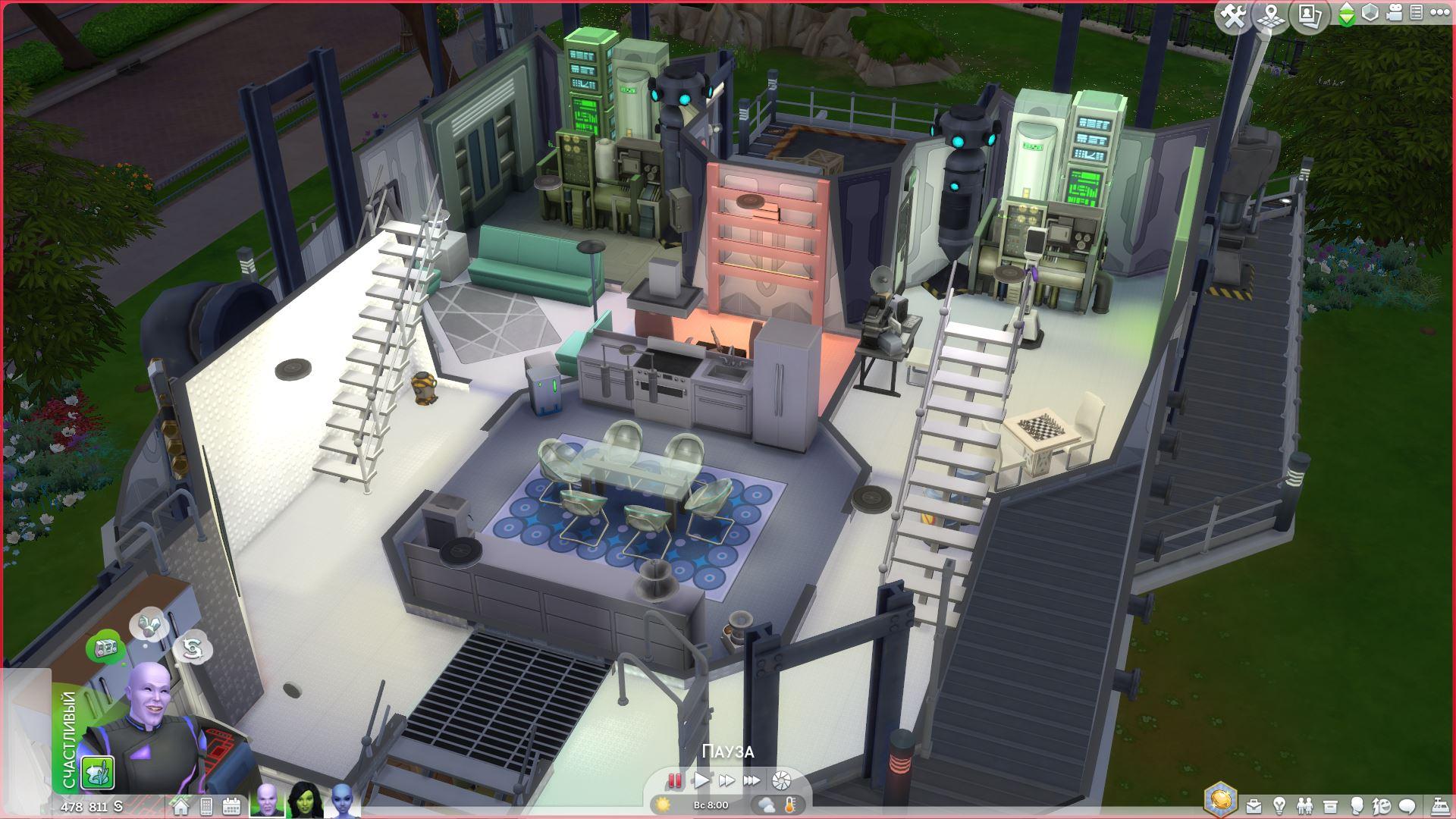The height and width of the screenshot is (819, 1456).
Task: Open camera controls with the video camera icon
Action: pos(1393,13)
